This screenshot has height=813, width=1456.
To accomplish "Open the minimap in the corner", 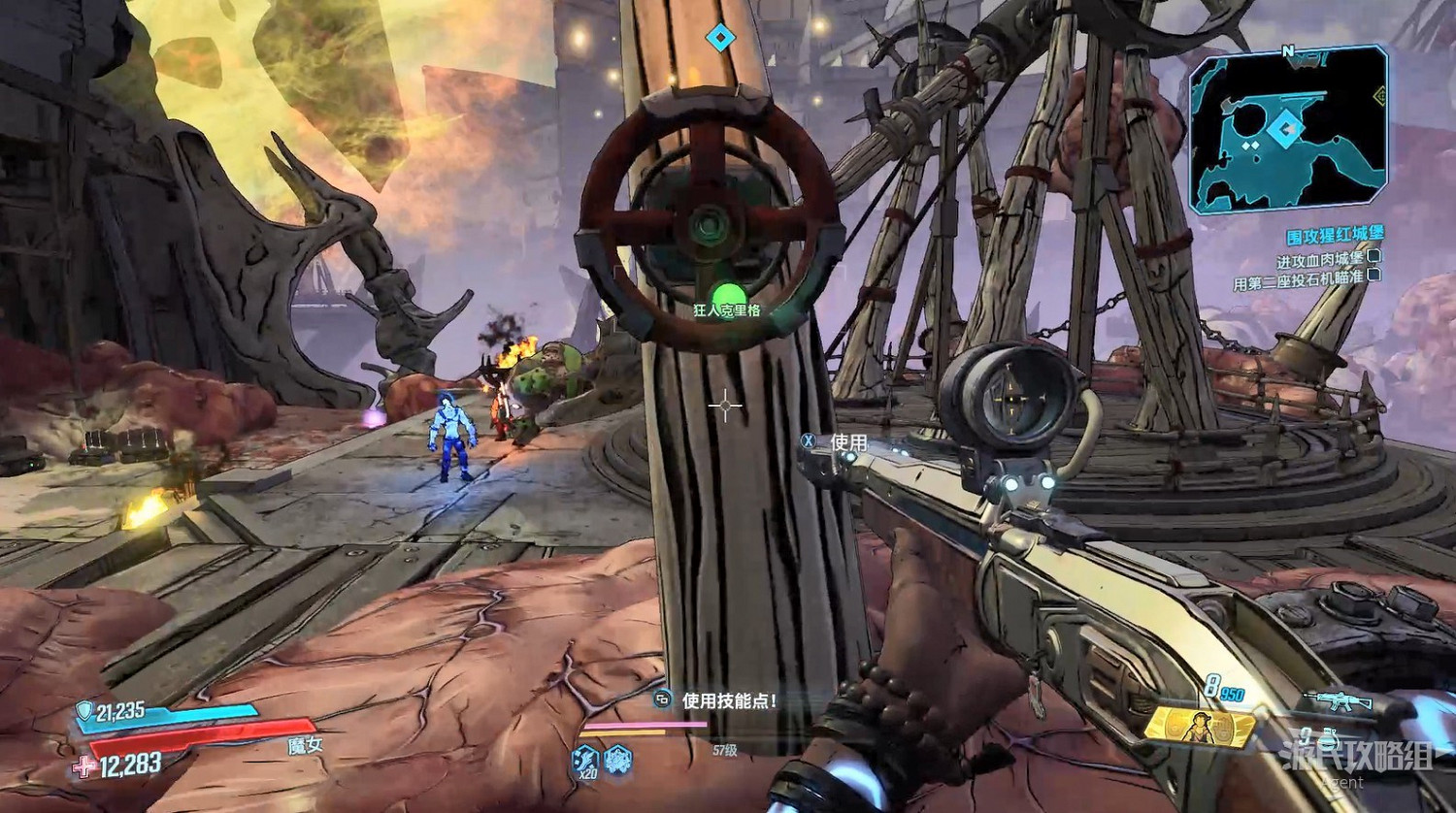I will (1287, 129).
